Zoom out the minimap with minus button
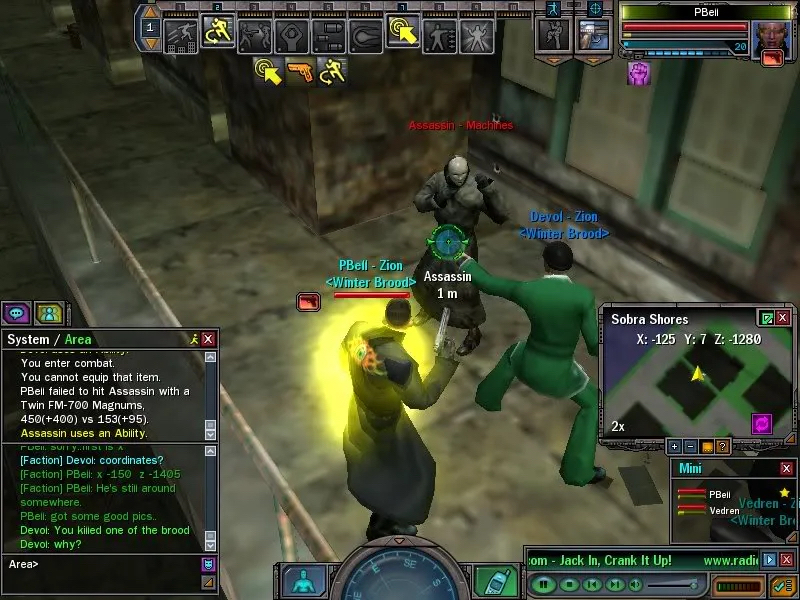The width and height of the screenshot is (800, 600). pos(691,446)
